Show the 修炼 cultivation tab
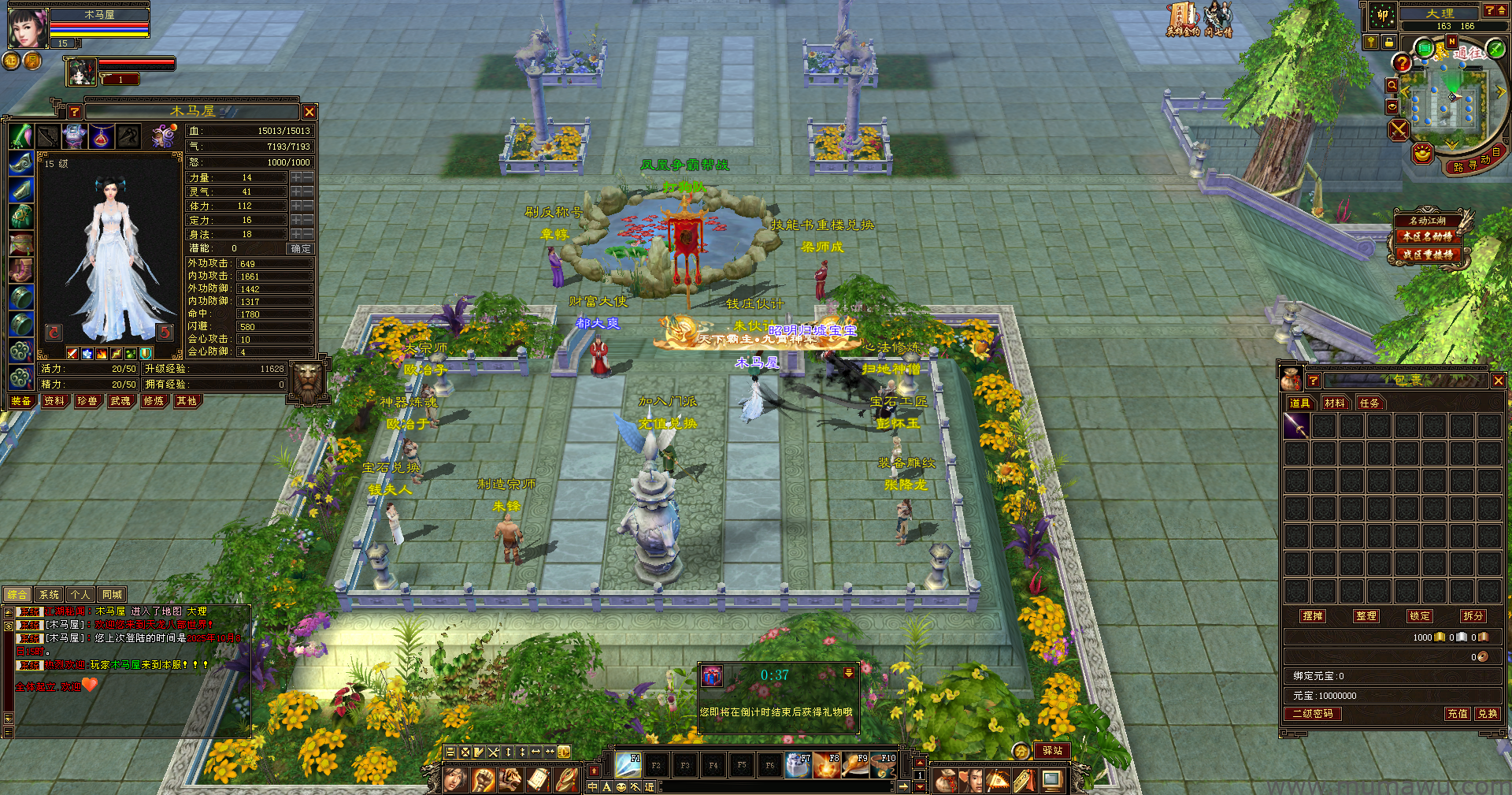The image size is (1512, 795). [154, 401]
